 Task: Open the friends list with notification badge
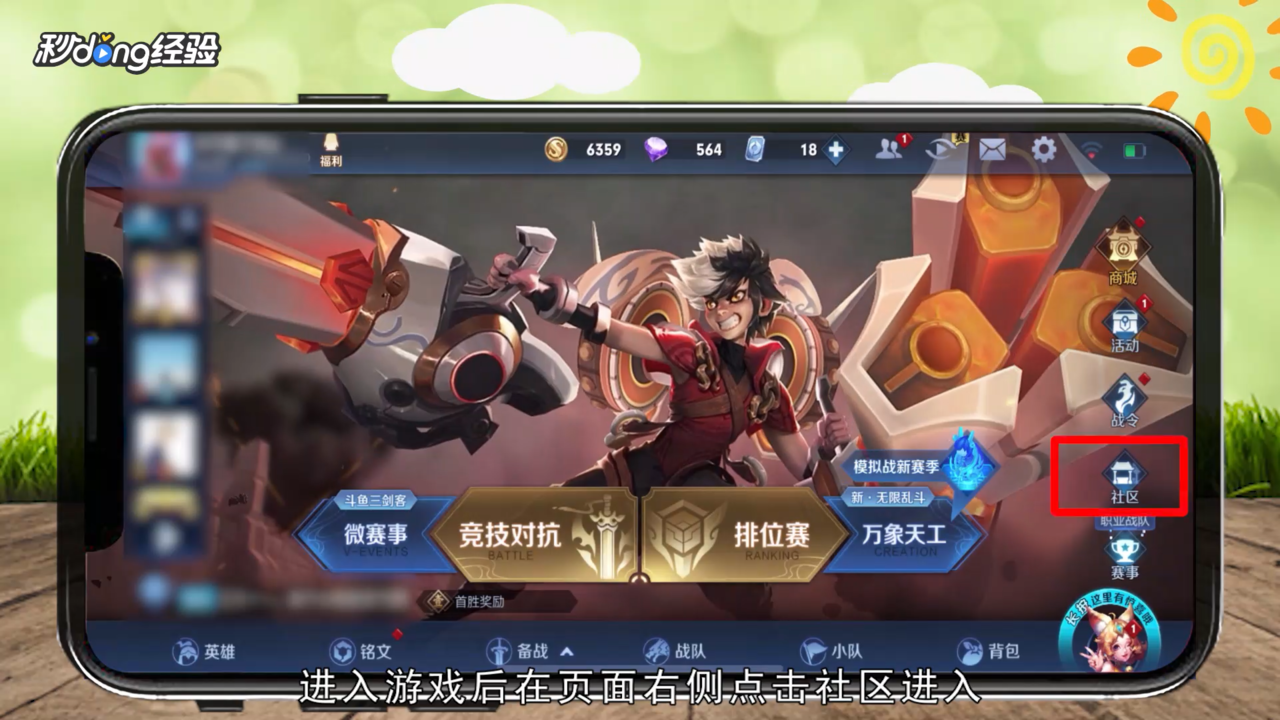890,148
